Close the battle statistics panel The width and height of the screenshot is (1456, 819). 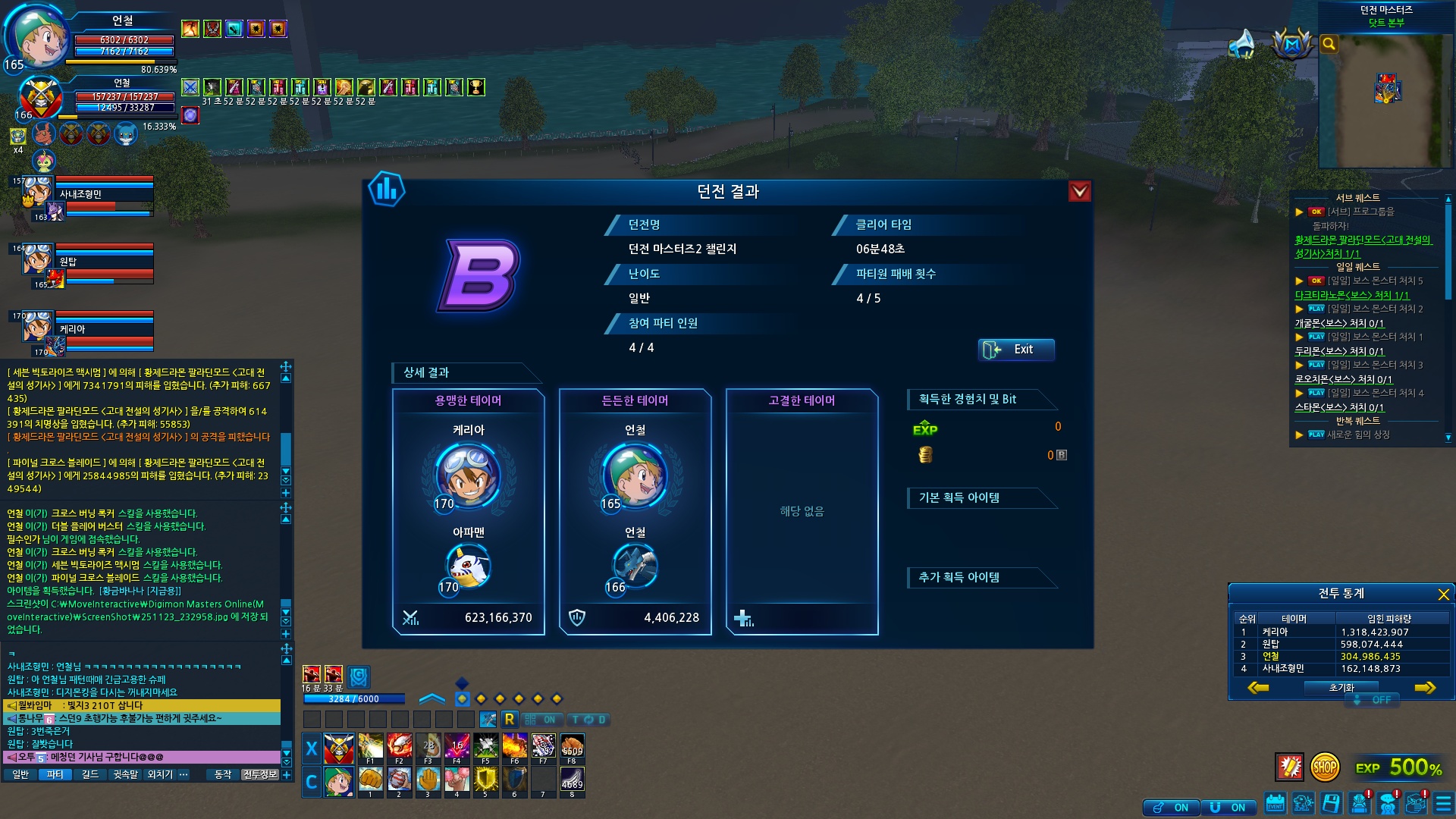(1443, 595)
